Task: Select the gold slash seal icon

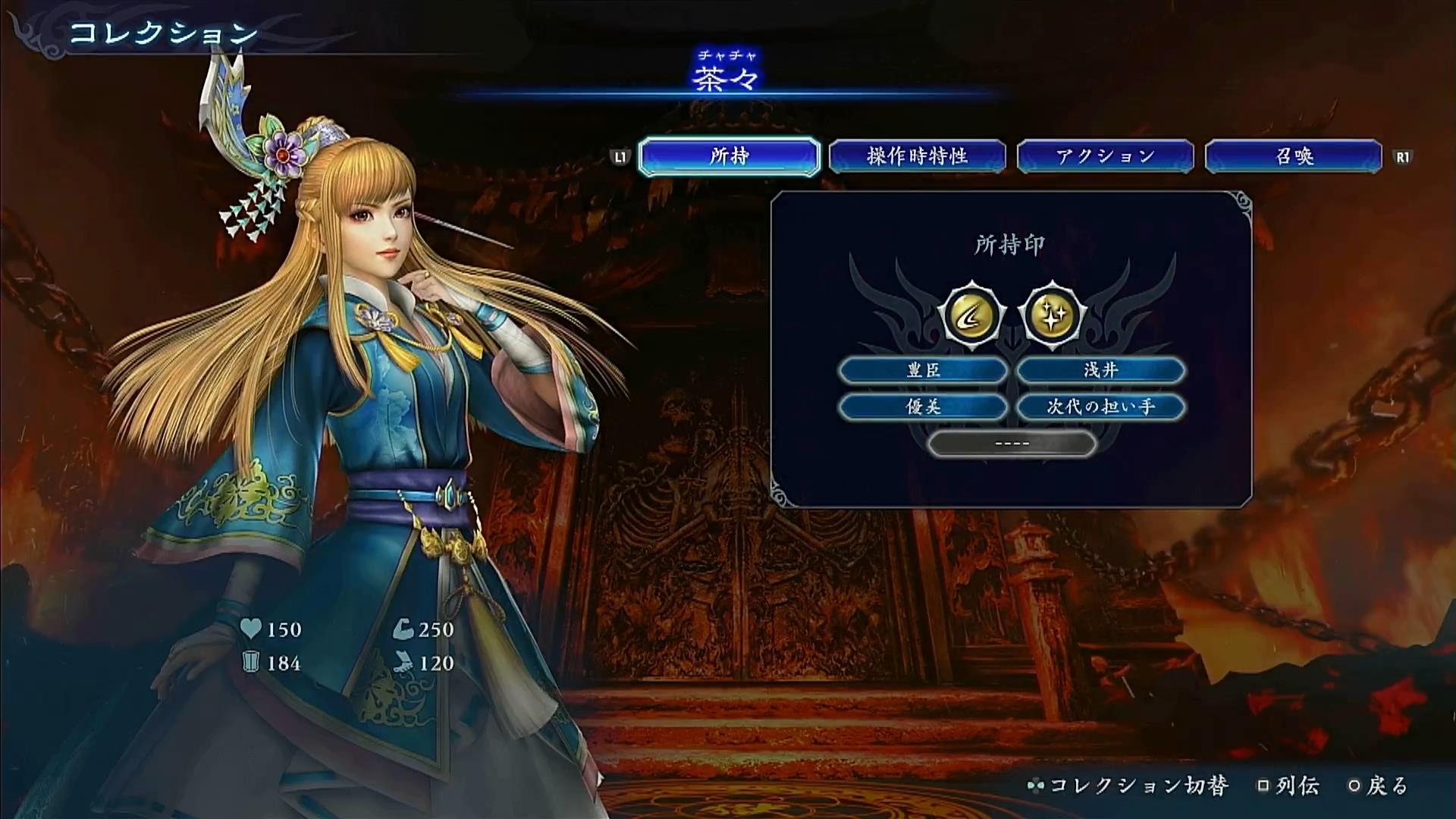Action: coord(971,315)
